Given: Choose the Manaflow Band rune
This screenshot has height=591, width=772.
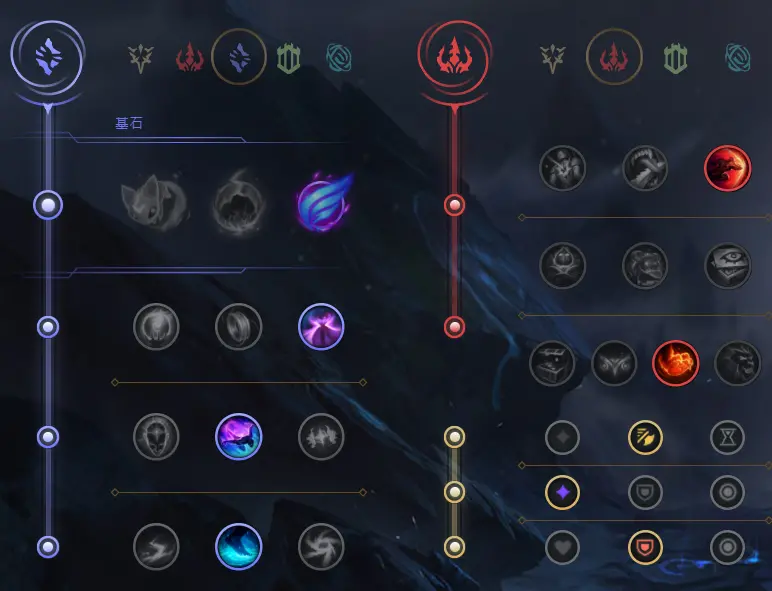Looking at the screenshot, I should pos(239,327).
